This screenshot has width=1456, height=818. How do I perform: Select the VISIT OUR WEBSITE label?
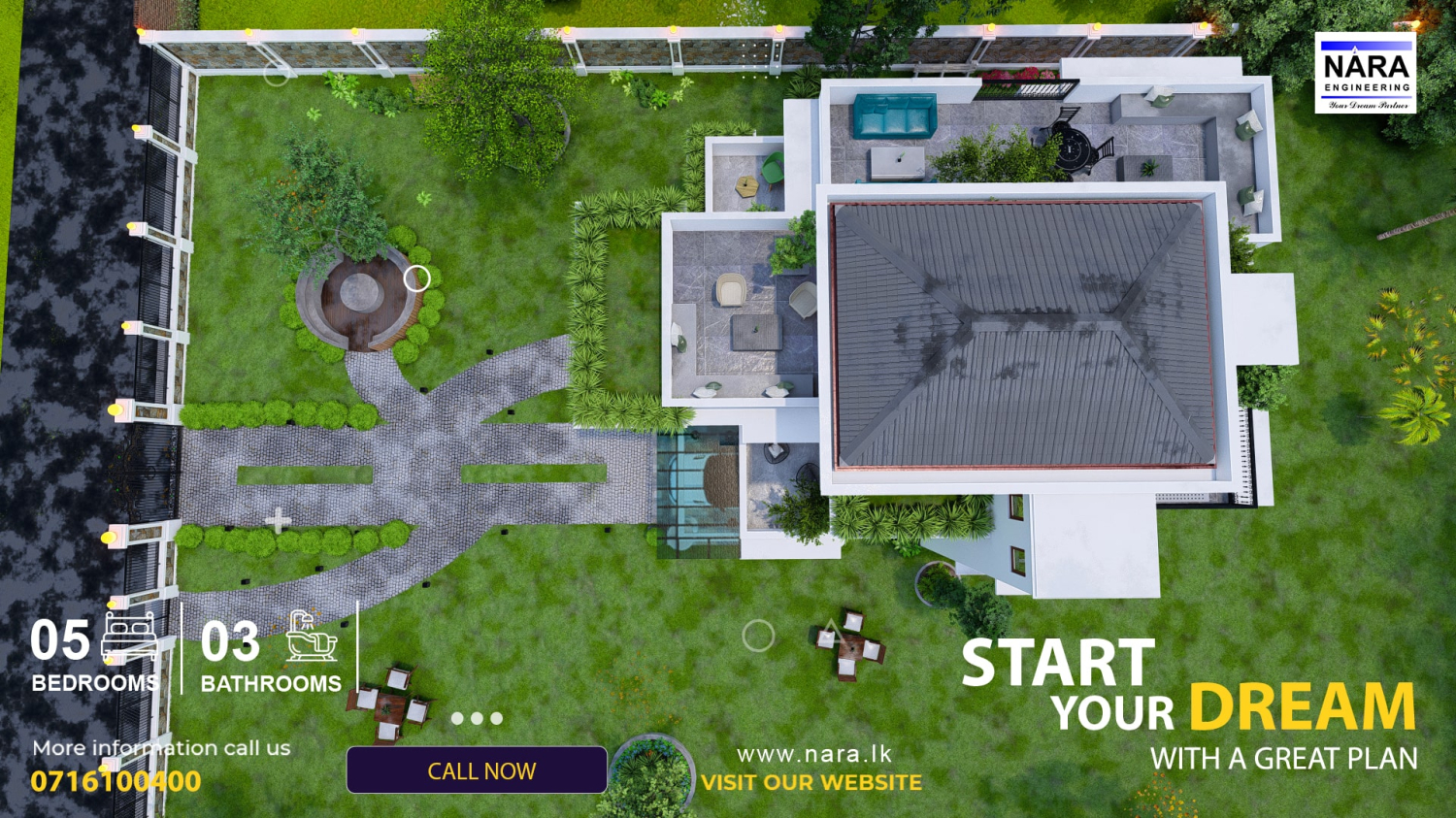[811, 782]
